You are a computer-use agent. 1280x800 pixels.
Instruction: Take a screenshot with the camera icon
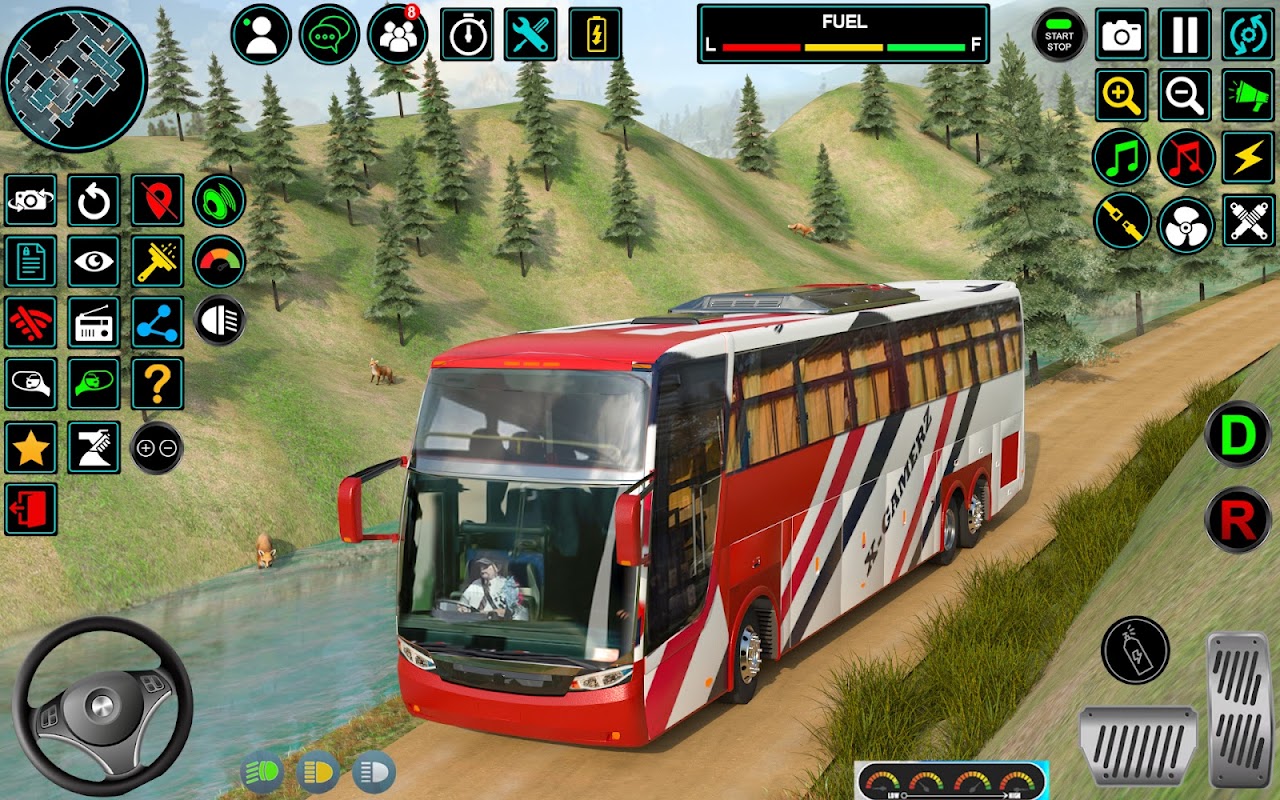tap(1121, 34)
